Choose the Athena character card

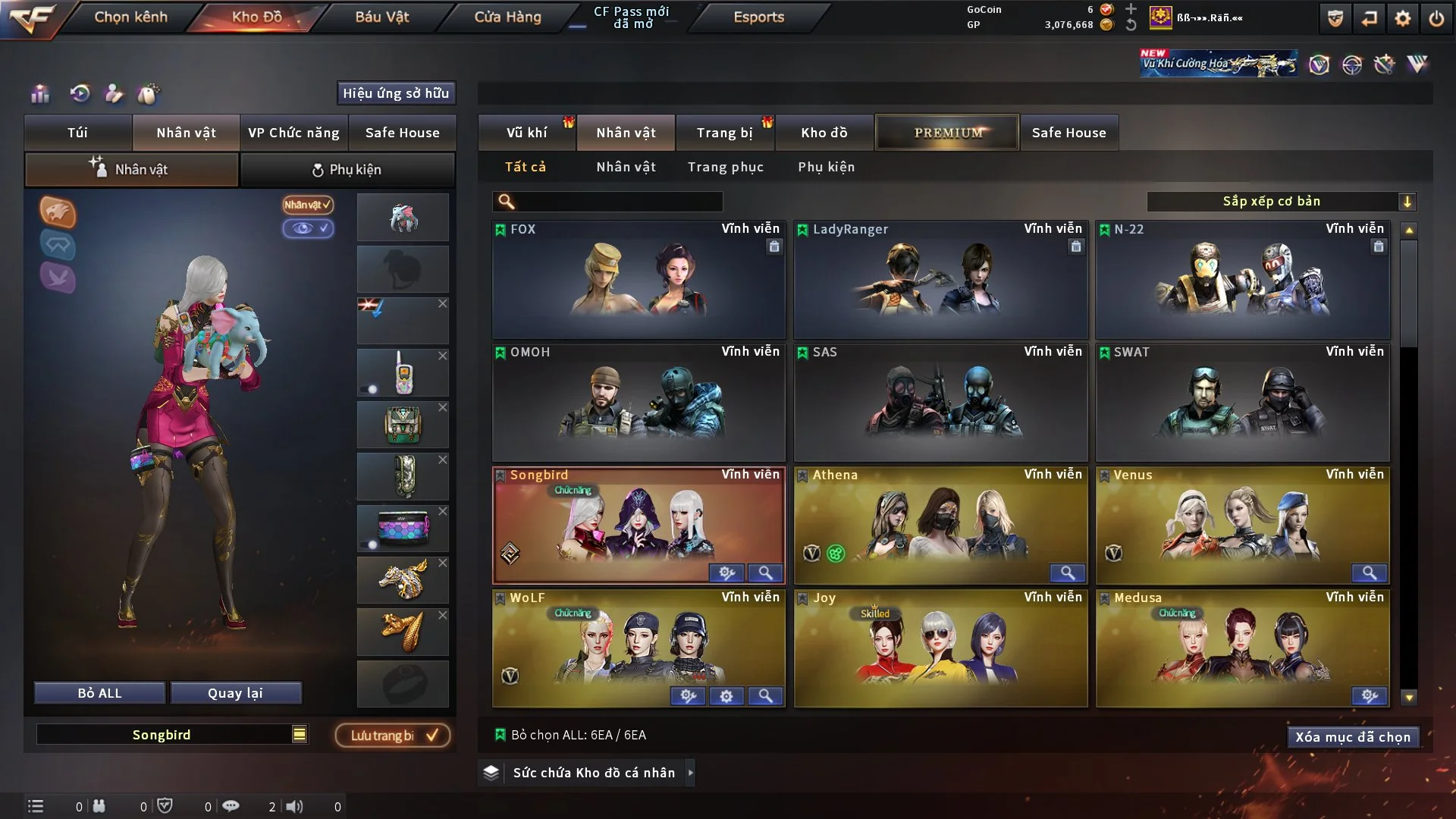[x=940, y=525]
